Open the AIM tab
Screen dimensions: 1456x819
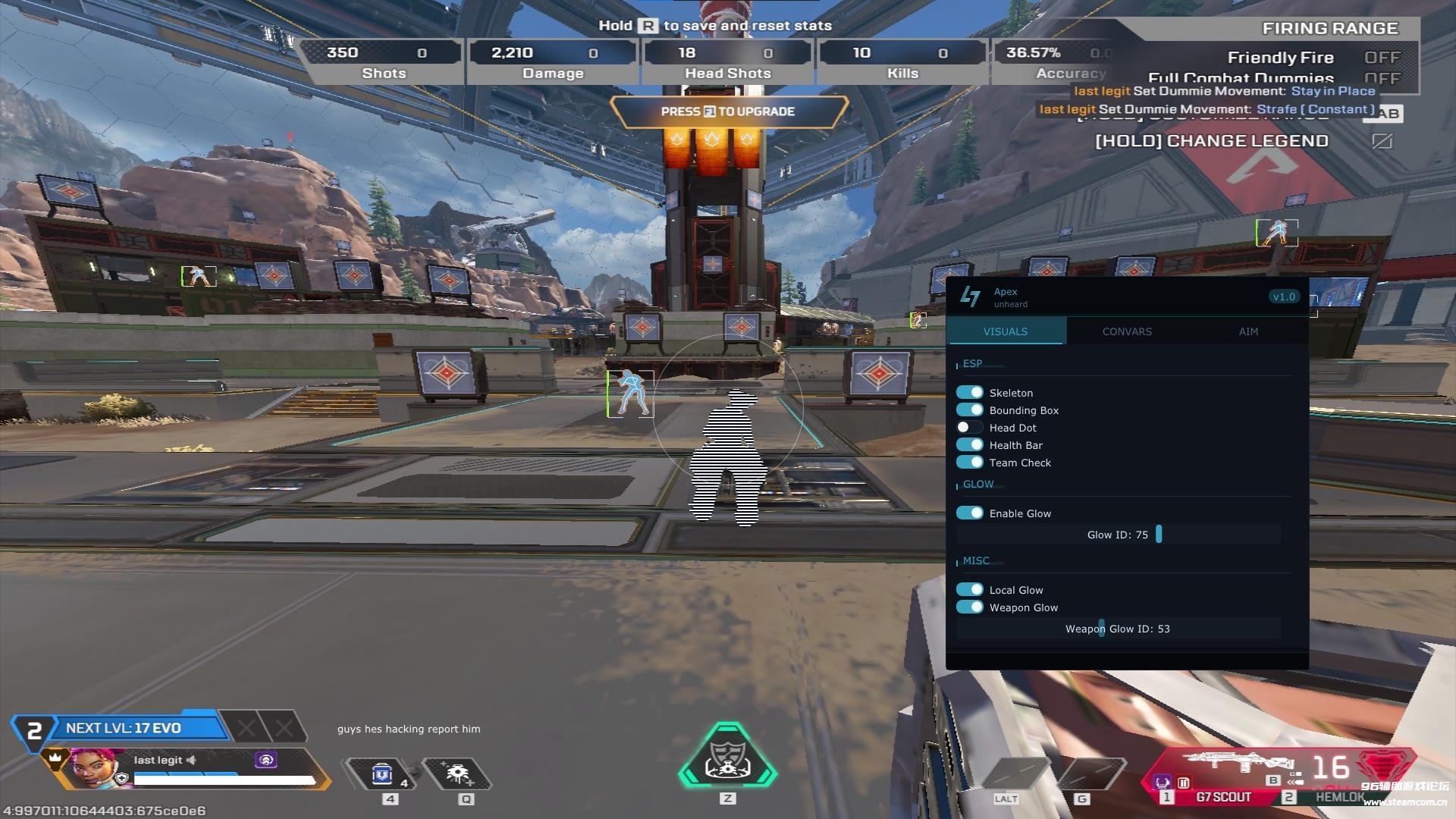coord(1248,331)
